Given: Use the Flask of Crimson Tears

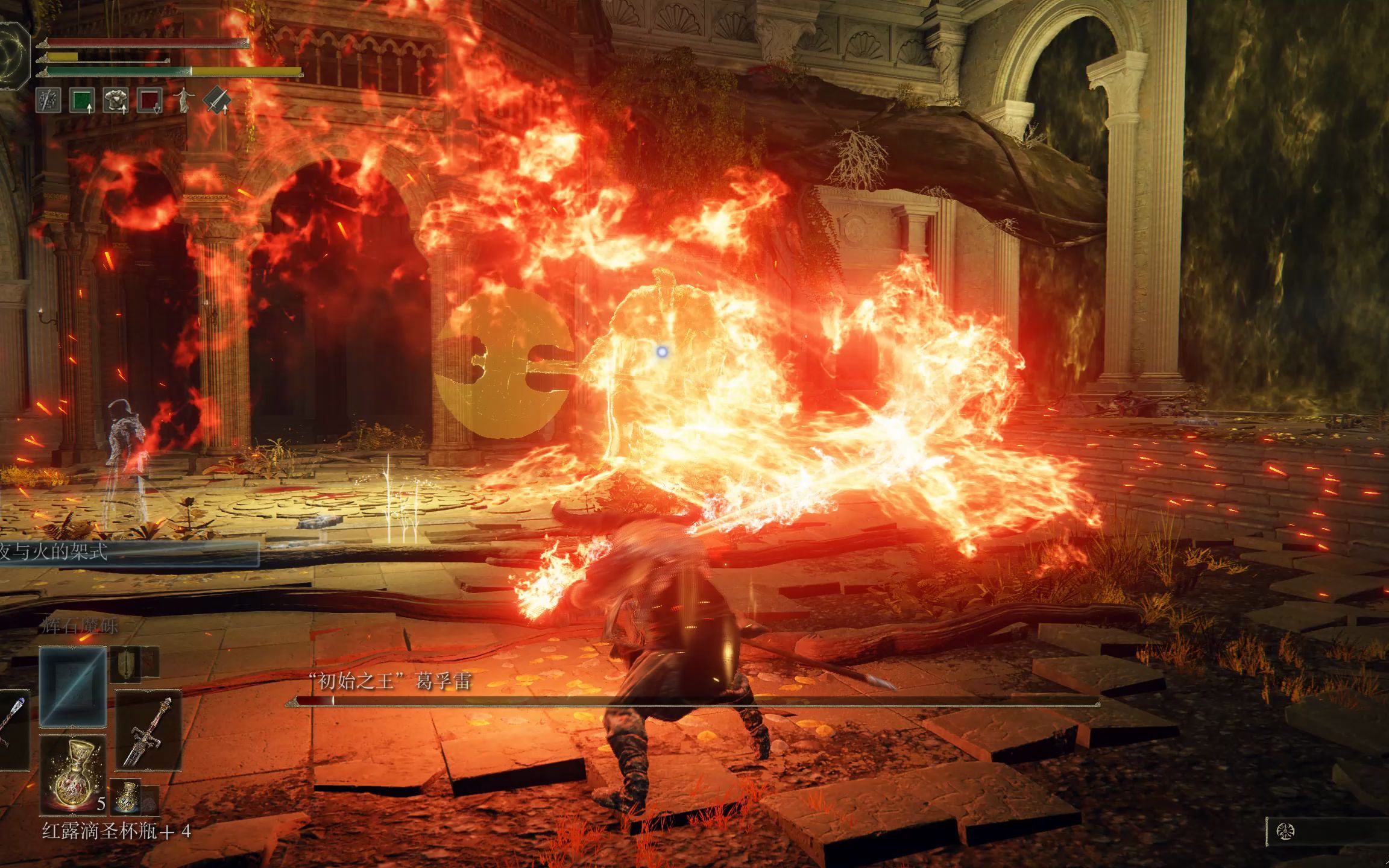Looking at the screenshot, I should (x=73, y=774).
